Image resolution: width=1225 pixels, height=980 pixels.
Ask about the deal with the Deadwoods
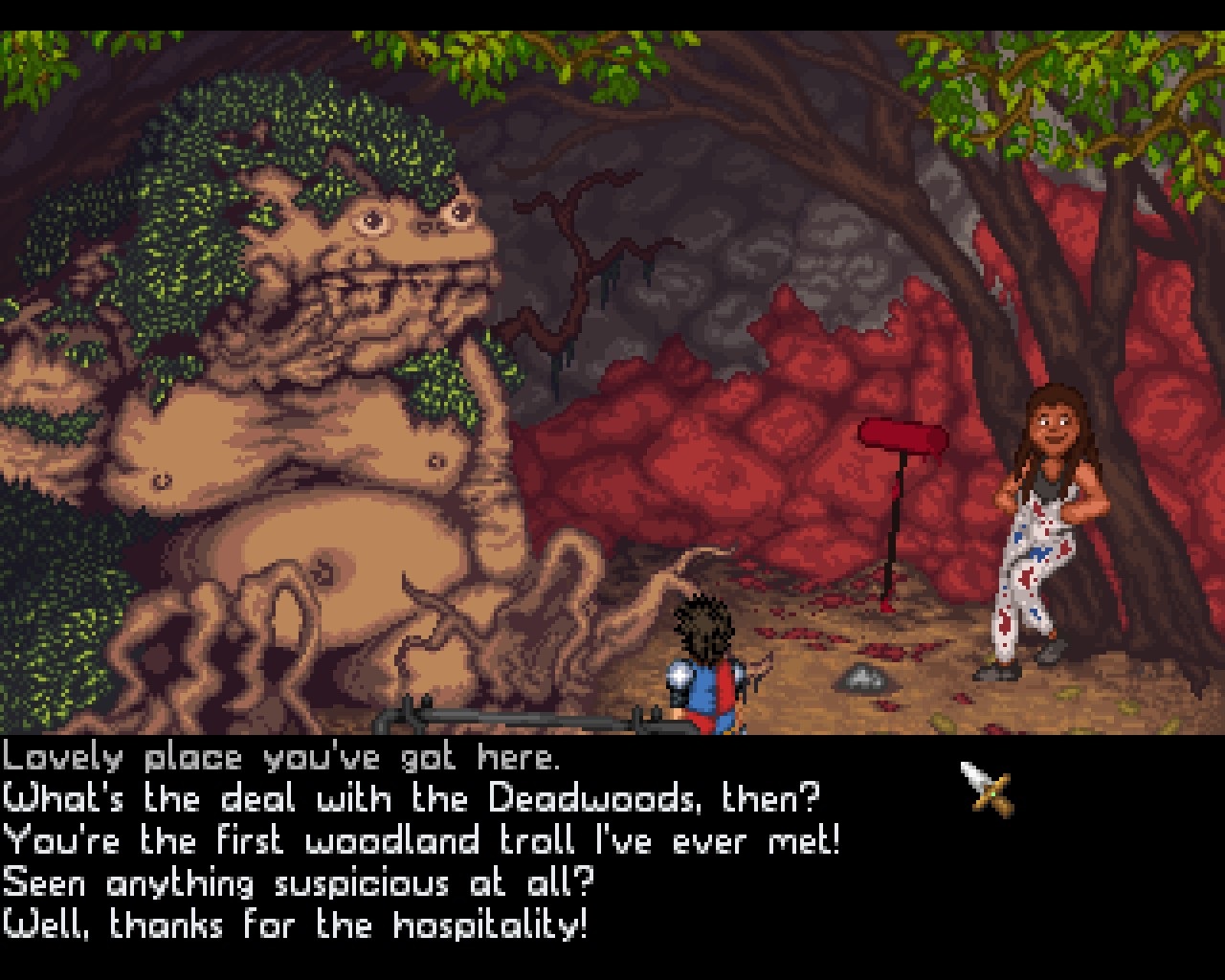(412, 799)
